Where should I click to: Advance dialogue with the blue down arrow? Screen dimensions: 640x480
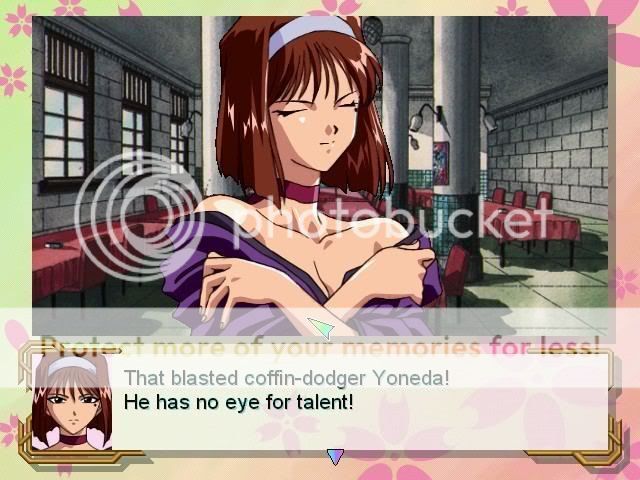click(x=335, y=457)
